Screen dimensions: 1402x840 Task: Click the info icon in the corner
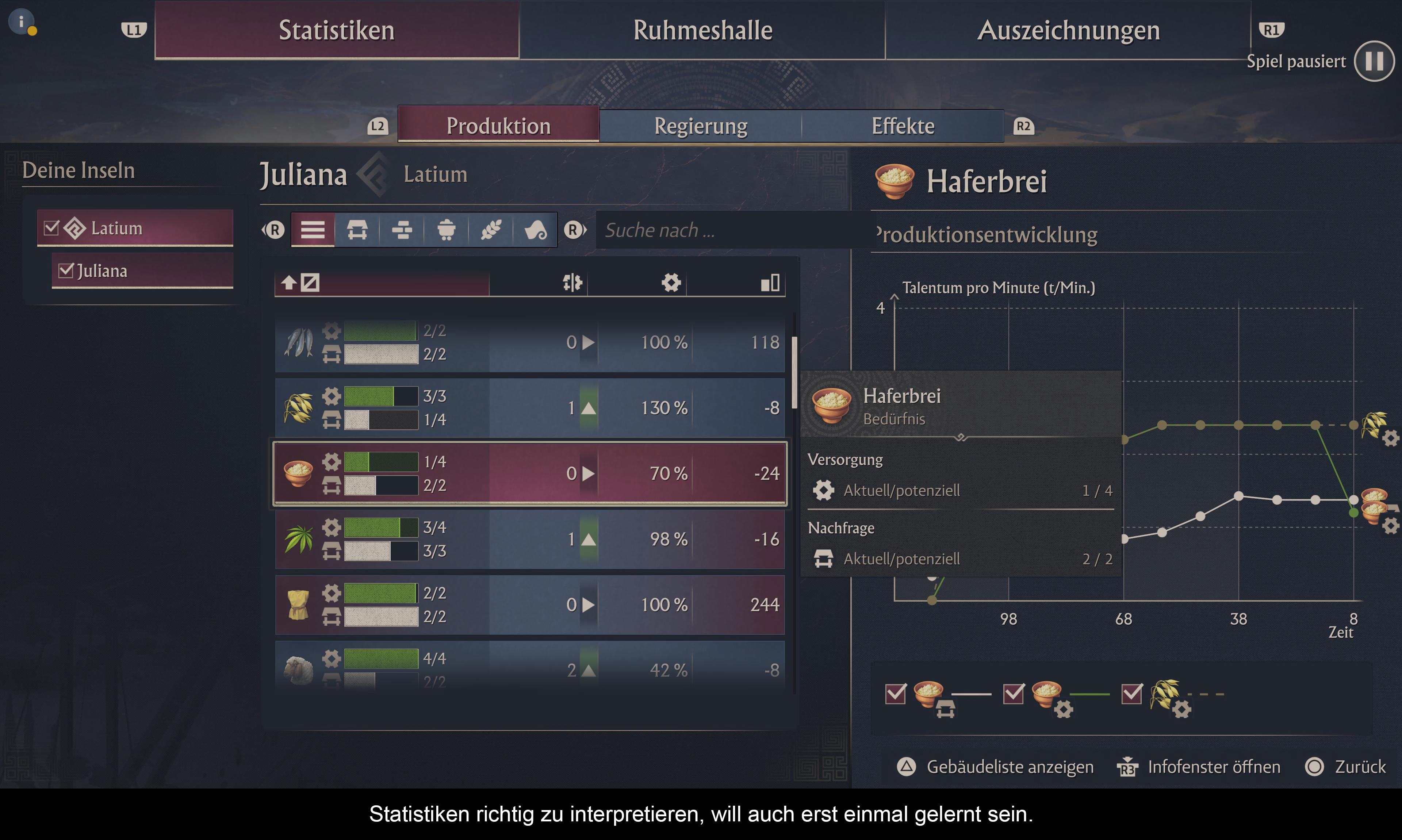click(22, 22)
